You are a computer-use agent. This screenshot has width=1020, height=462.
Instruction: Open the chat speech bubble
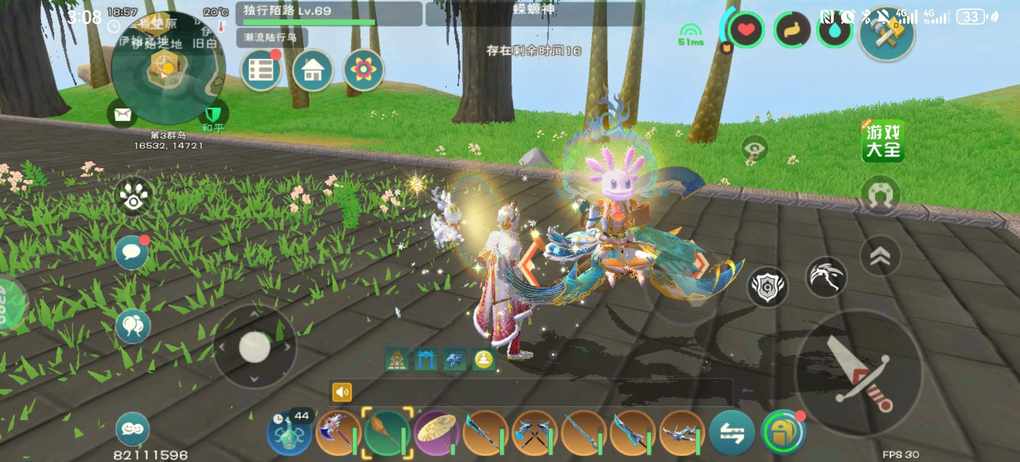pos(131,253)
